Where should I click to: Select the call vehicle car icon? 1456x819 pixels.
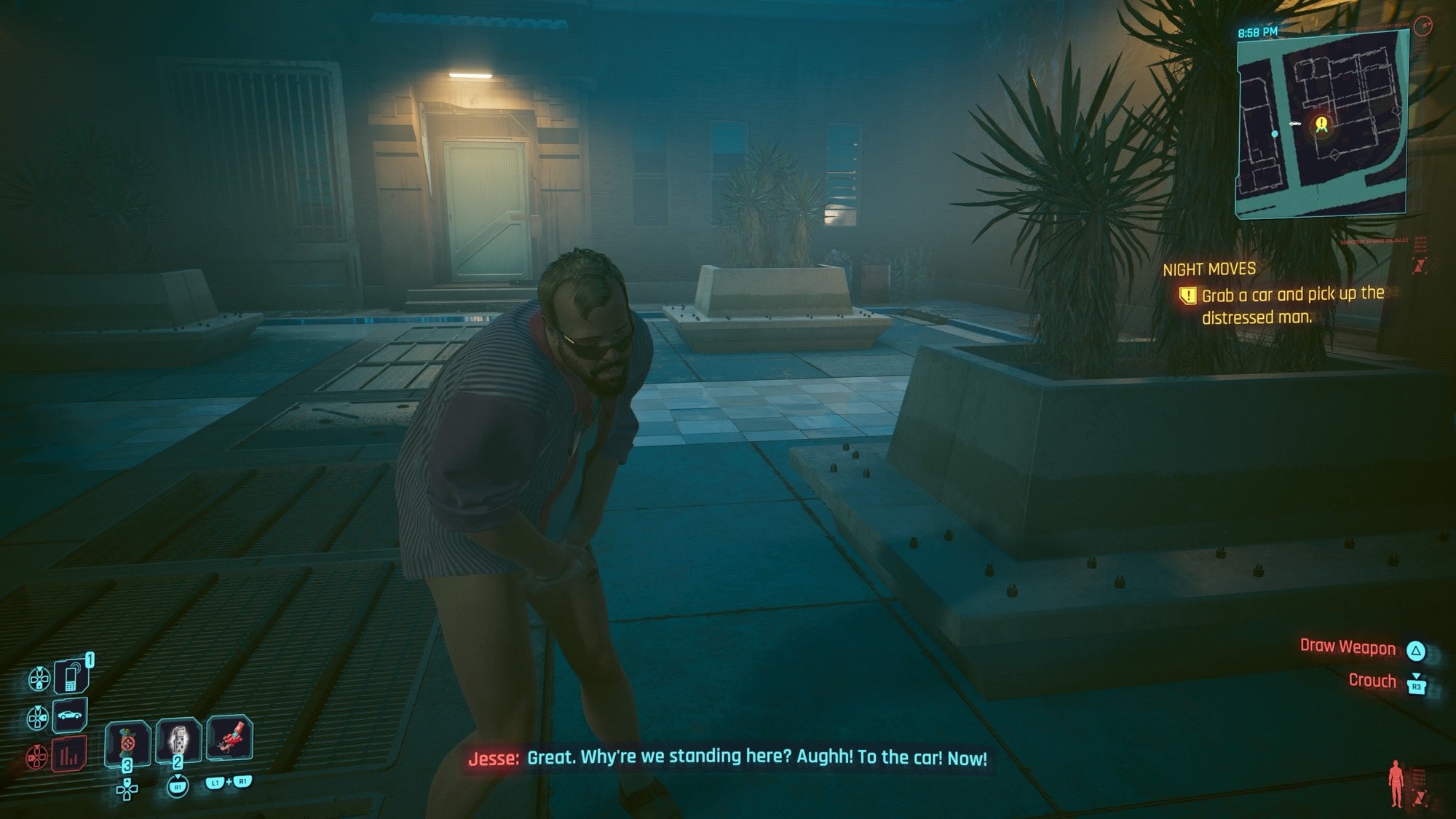pyautogui.click(x=70, y=716)
